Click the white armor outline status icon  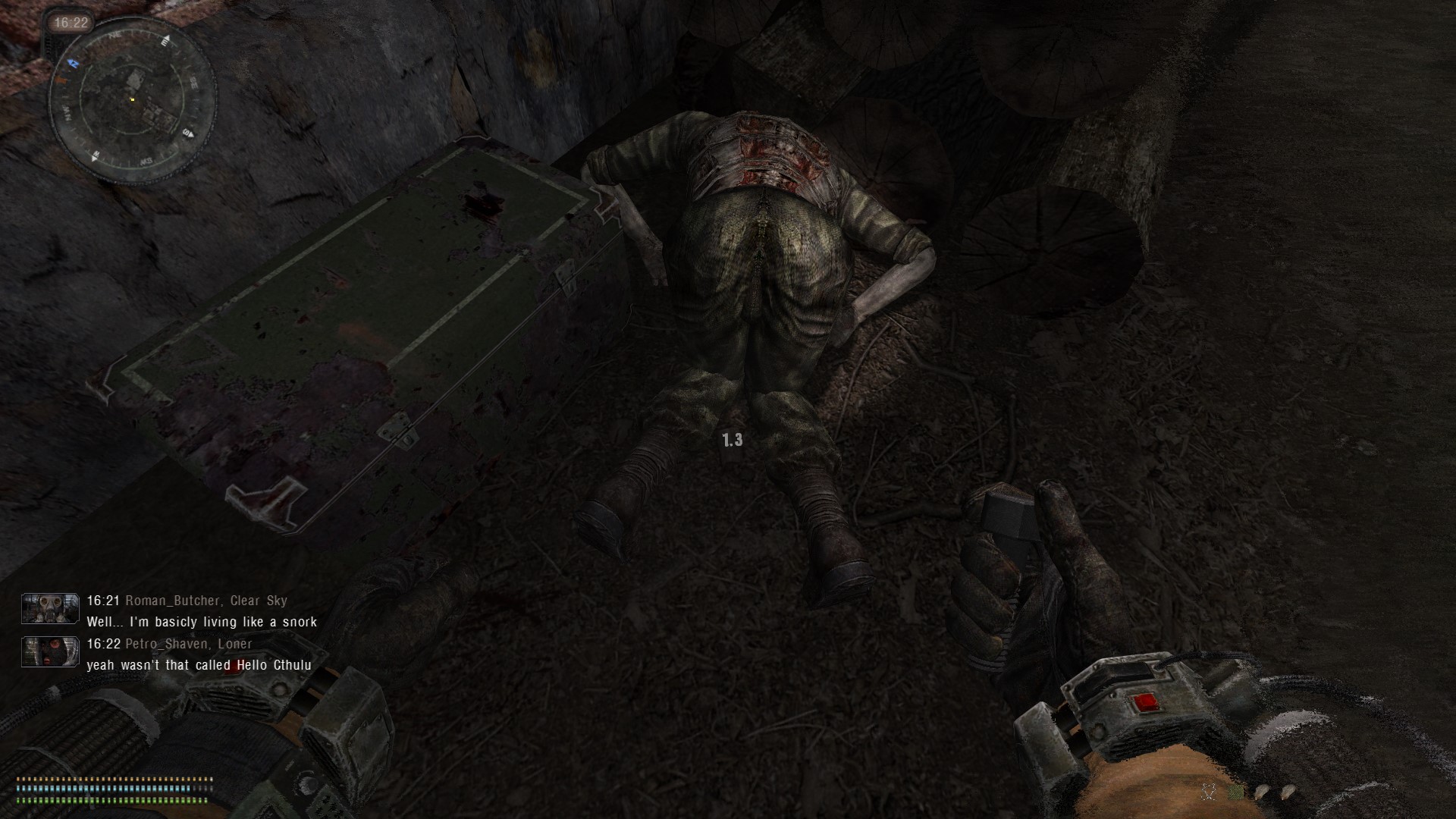tap(1209, 792)
